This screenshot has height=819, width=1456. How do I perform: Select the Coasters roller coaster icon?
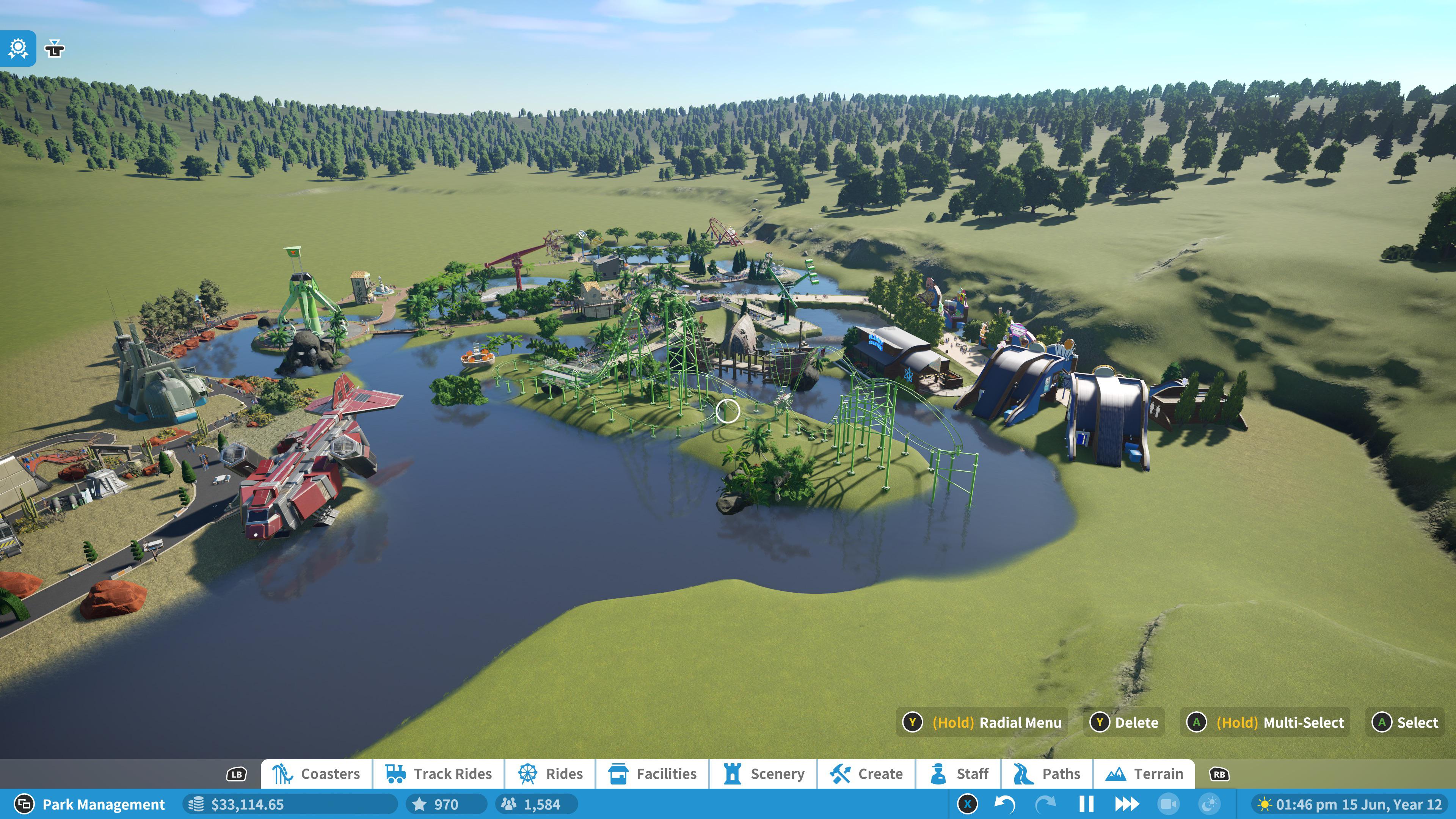pyautogui.click(x=282, y=774)
